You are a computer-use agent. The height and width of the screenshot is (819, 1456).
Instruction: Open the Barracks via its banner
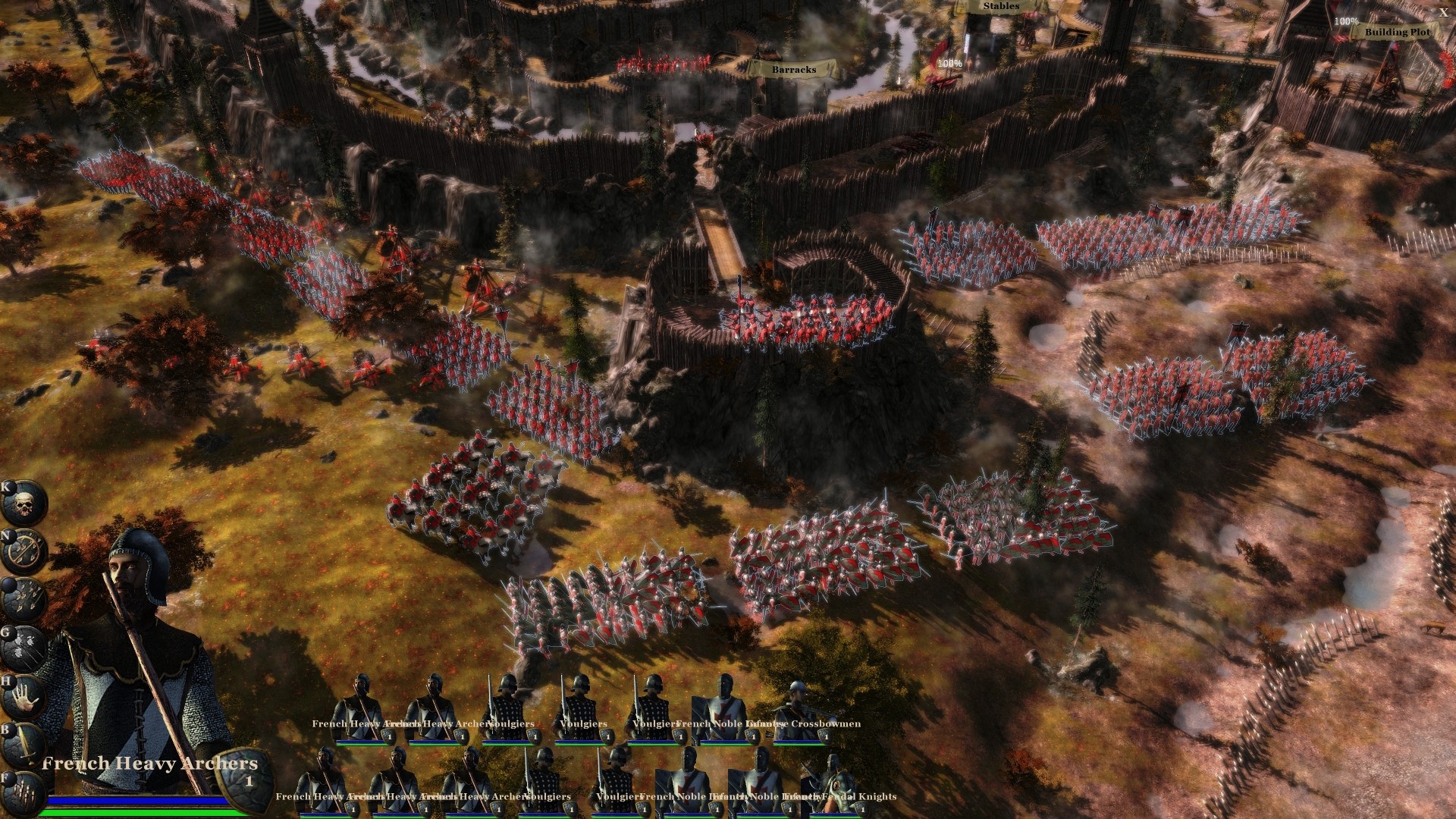793,71
